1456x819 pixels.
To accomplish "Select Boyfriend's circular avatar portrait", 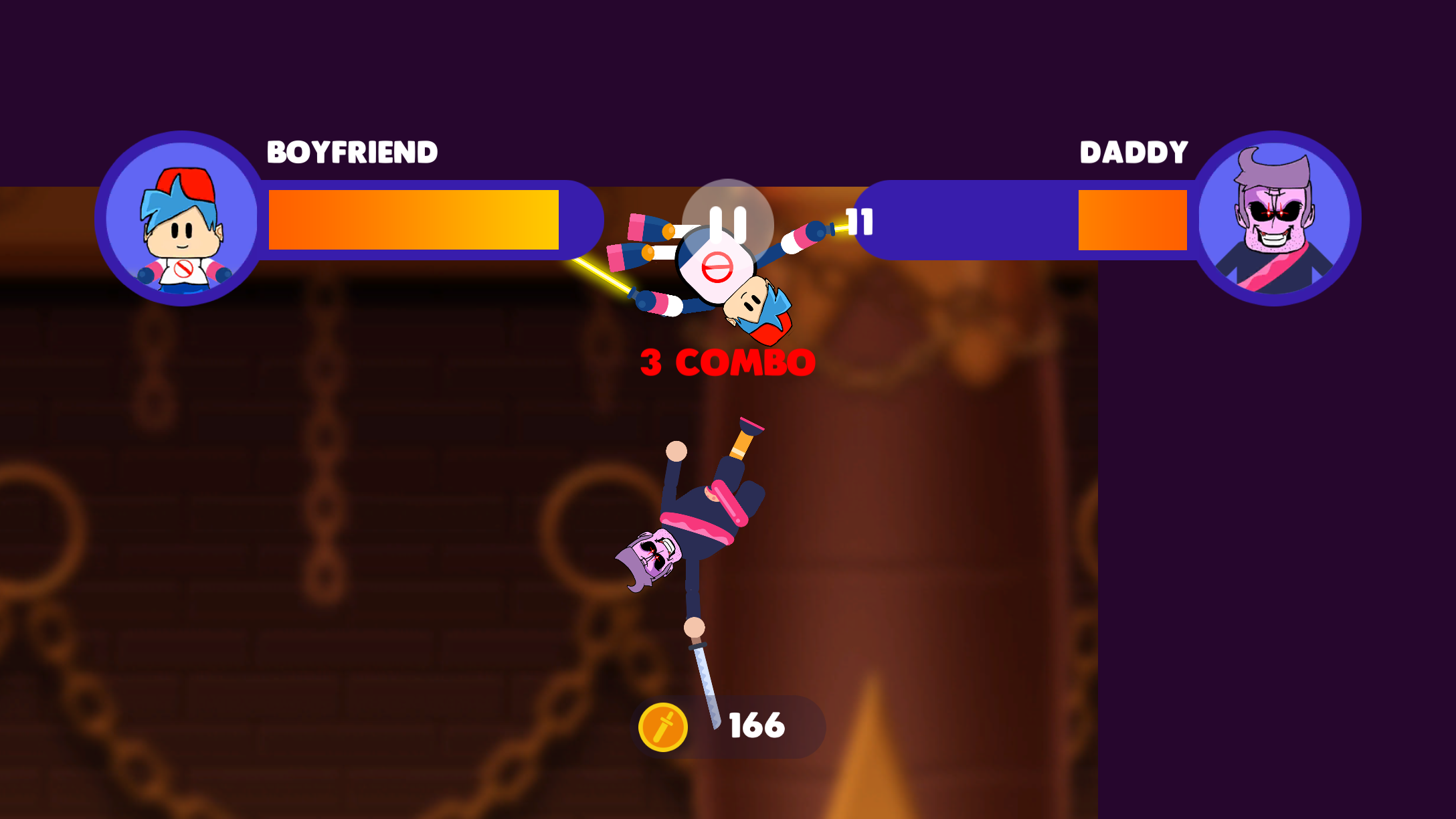I will coord(181,219).
